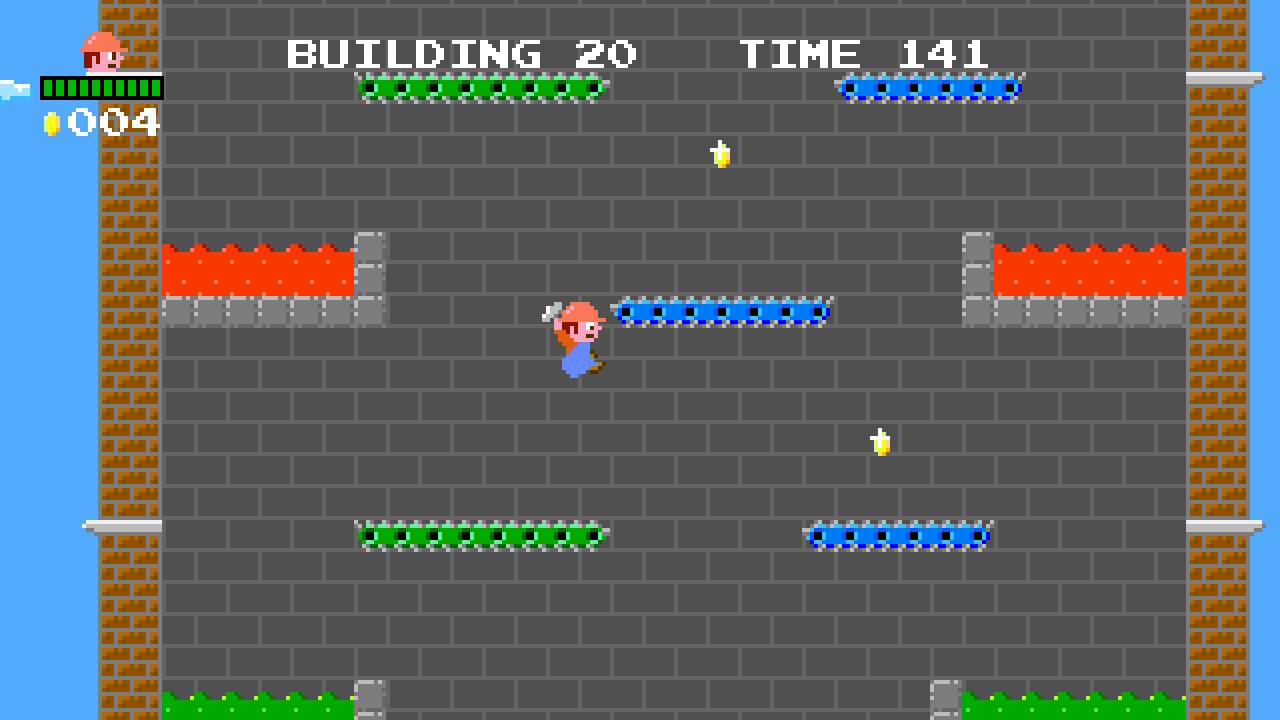Click the blue conveyor platform in the lower right
This screenshot has height=720, width=1280.
pos(895,536)
